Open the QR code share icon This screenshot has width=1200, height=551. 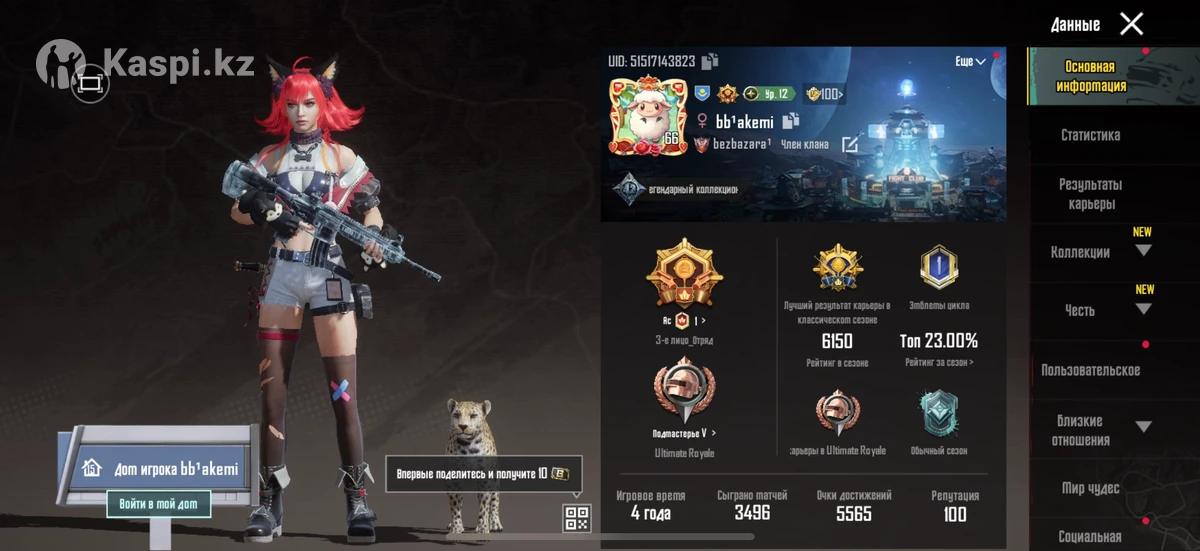(x=577, y=517)
